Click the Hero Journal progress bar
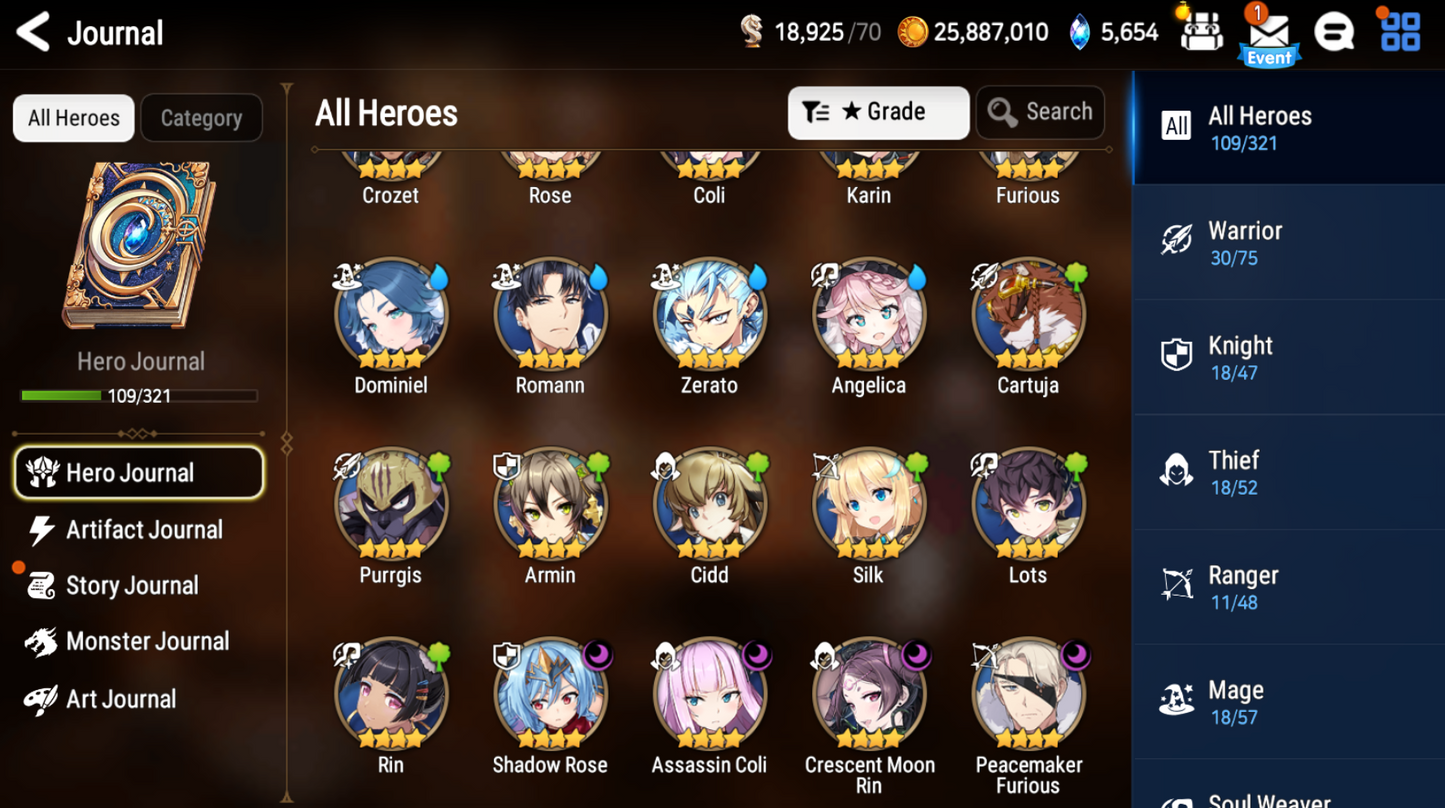 point(140,396)
